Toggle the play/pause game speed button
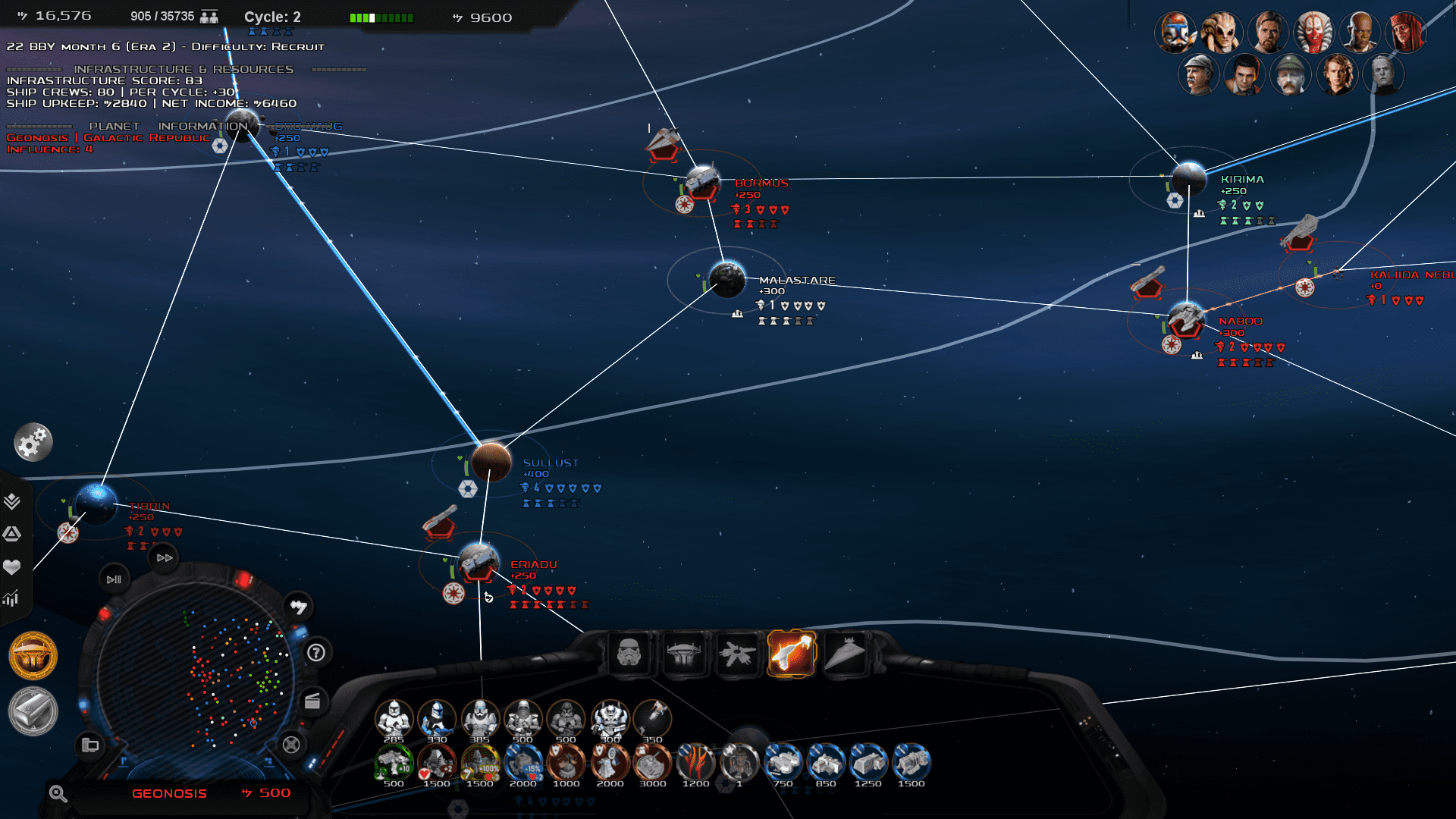Screen dimensions: 1456x819 click(114, 579)
